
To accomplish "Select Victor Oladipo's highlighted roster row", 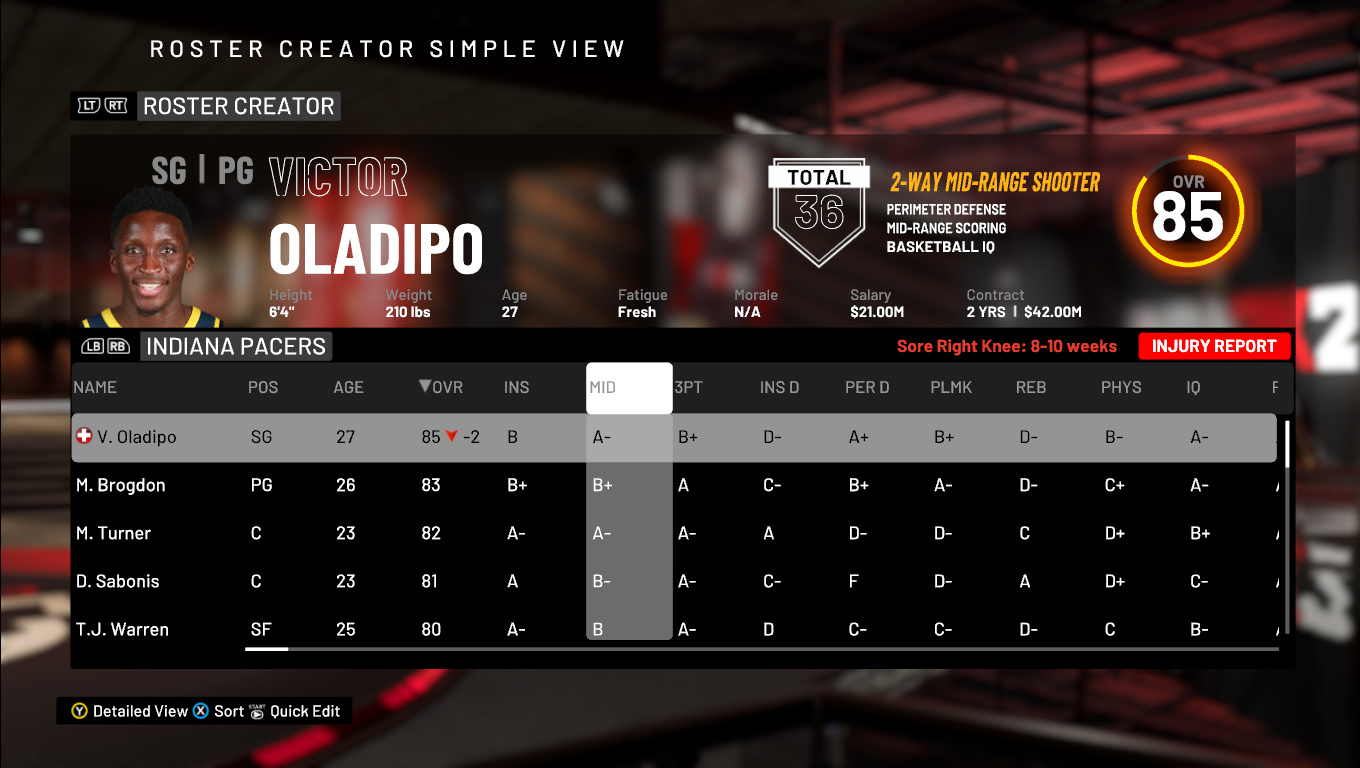I will [x=300, y=436].
